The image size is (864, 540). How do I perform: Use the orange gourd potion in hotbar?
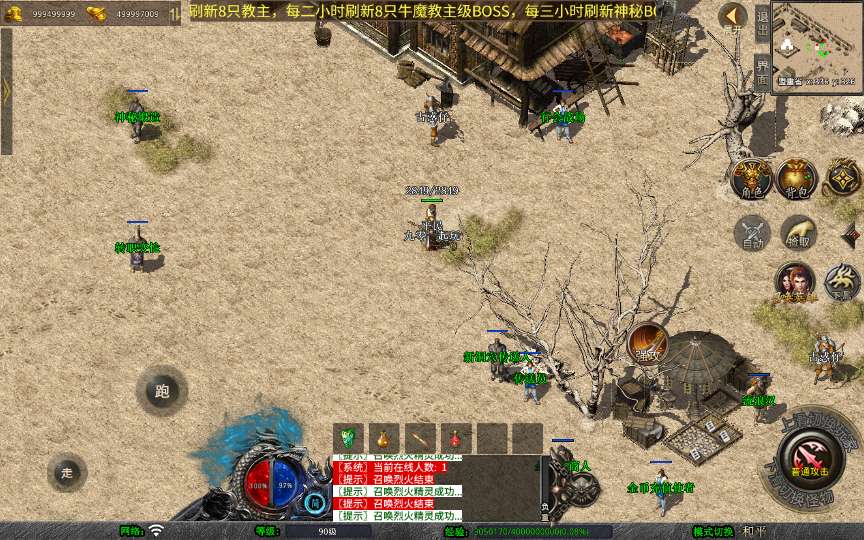point(384,438)
